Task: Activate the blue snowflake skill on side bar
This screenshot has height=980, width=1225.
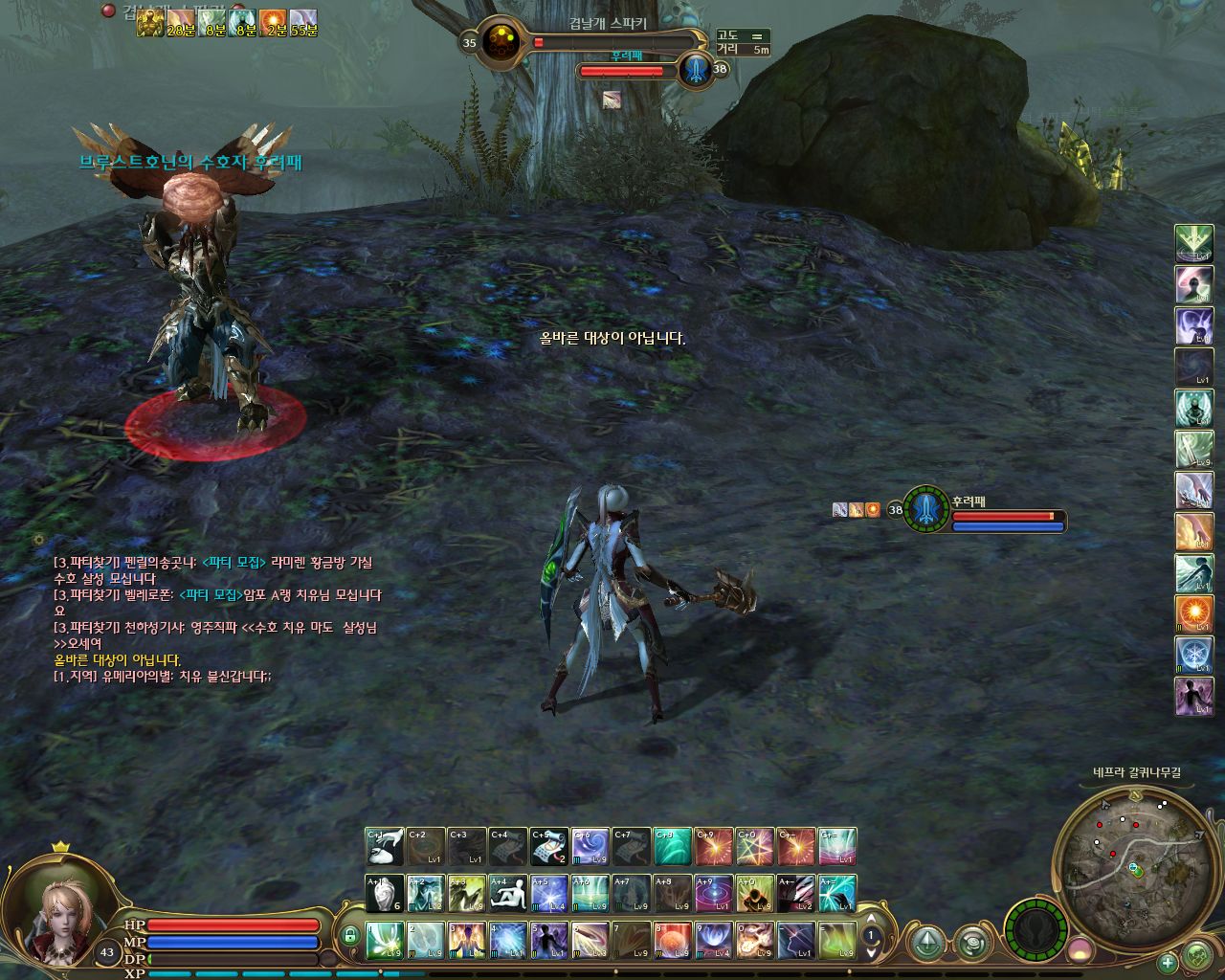Action: [x=1193, y=655]
